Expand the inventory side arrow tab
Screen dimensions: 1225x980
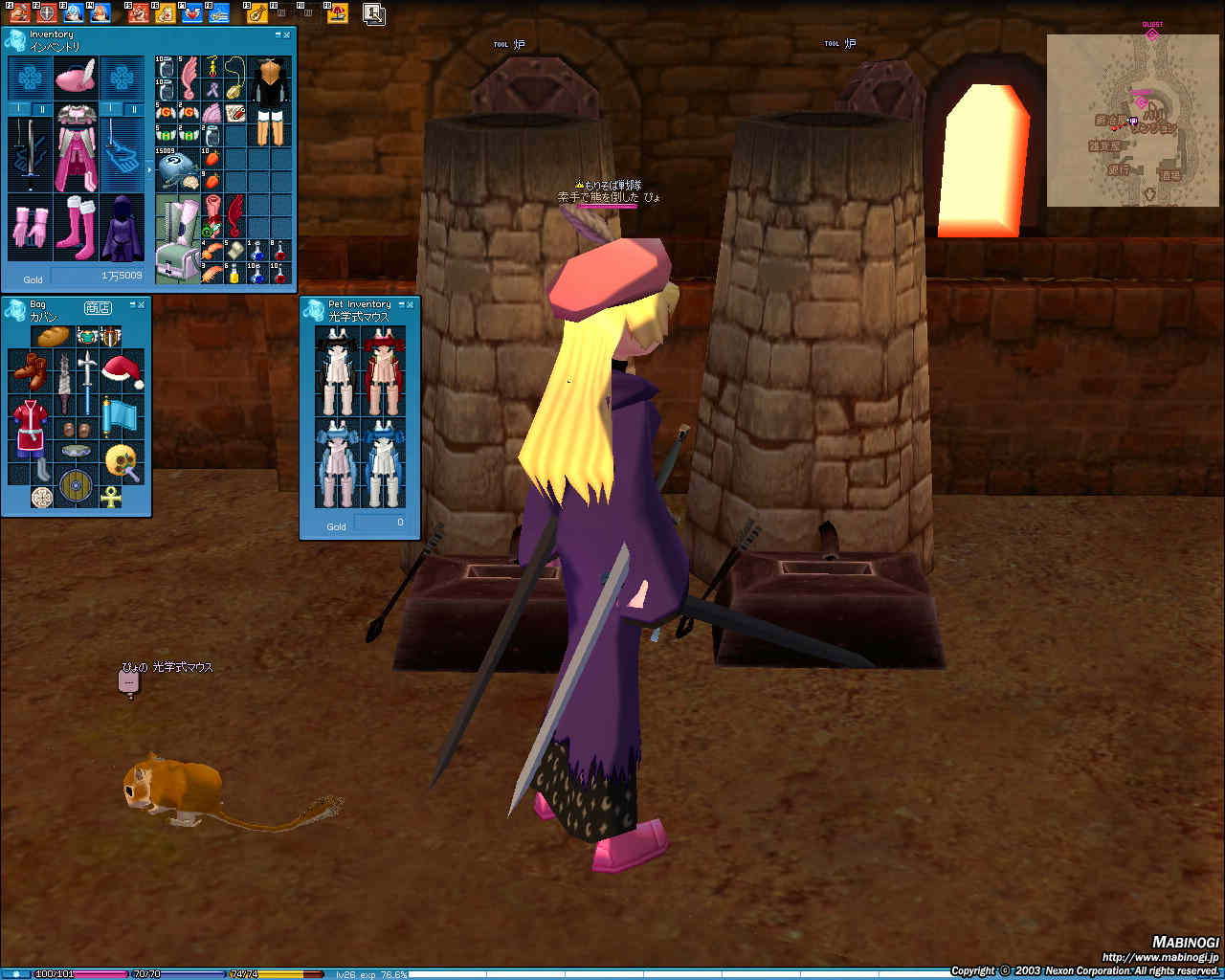148,169
